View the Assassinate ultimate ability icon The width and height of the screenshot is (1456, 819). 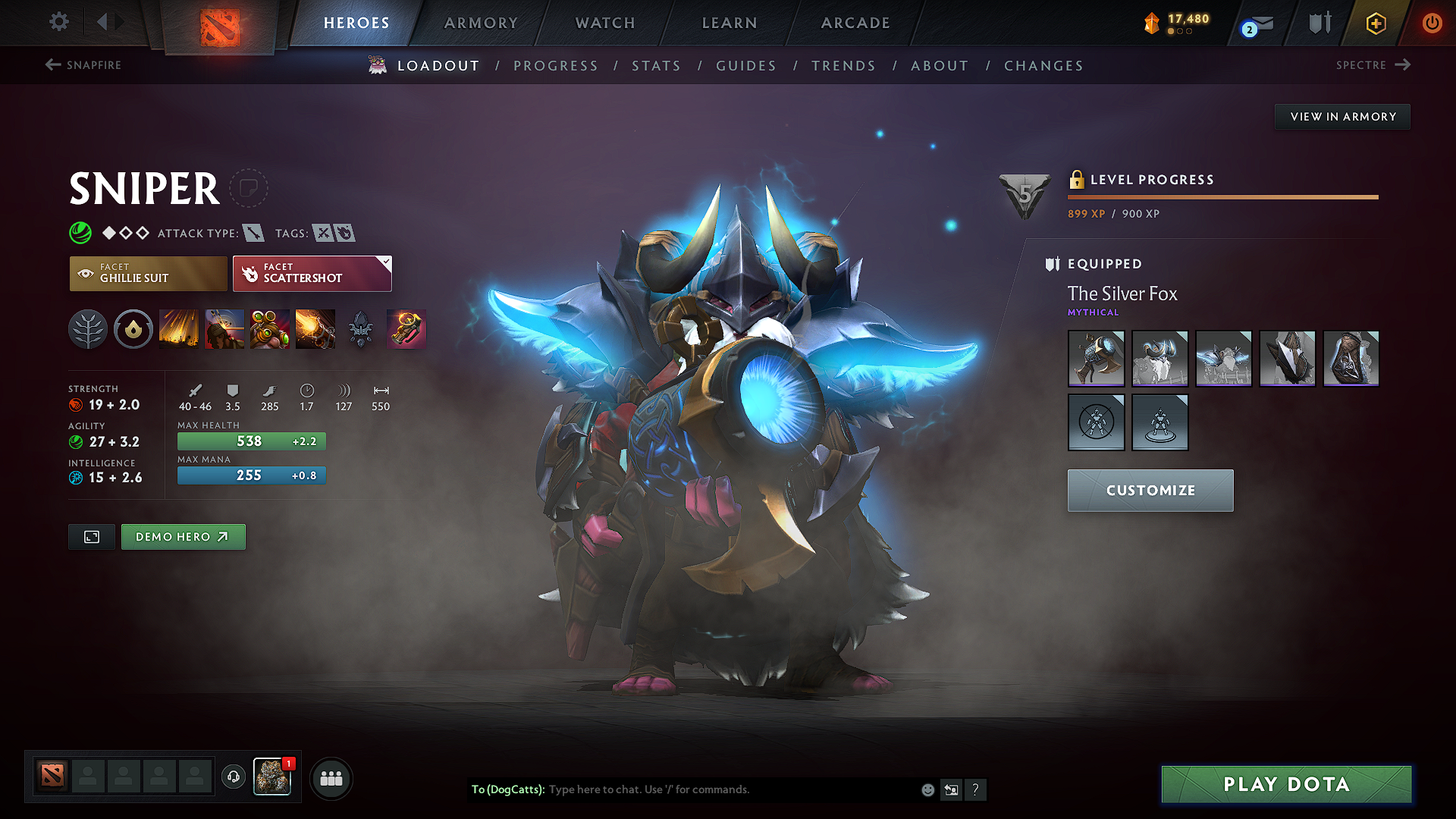pyautogui.click(x=315, y=328)
